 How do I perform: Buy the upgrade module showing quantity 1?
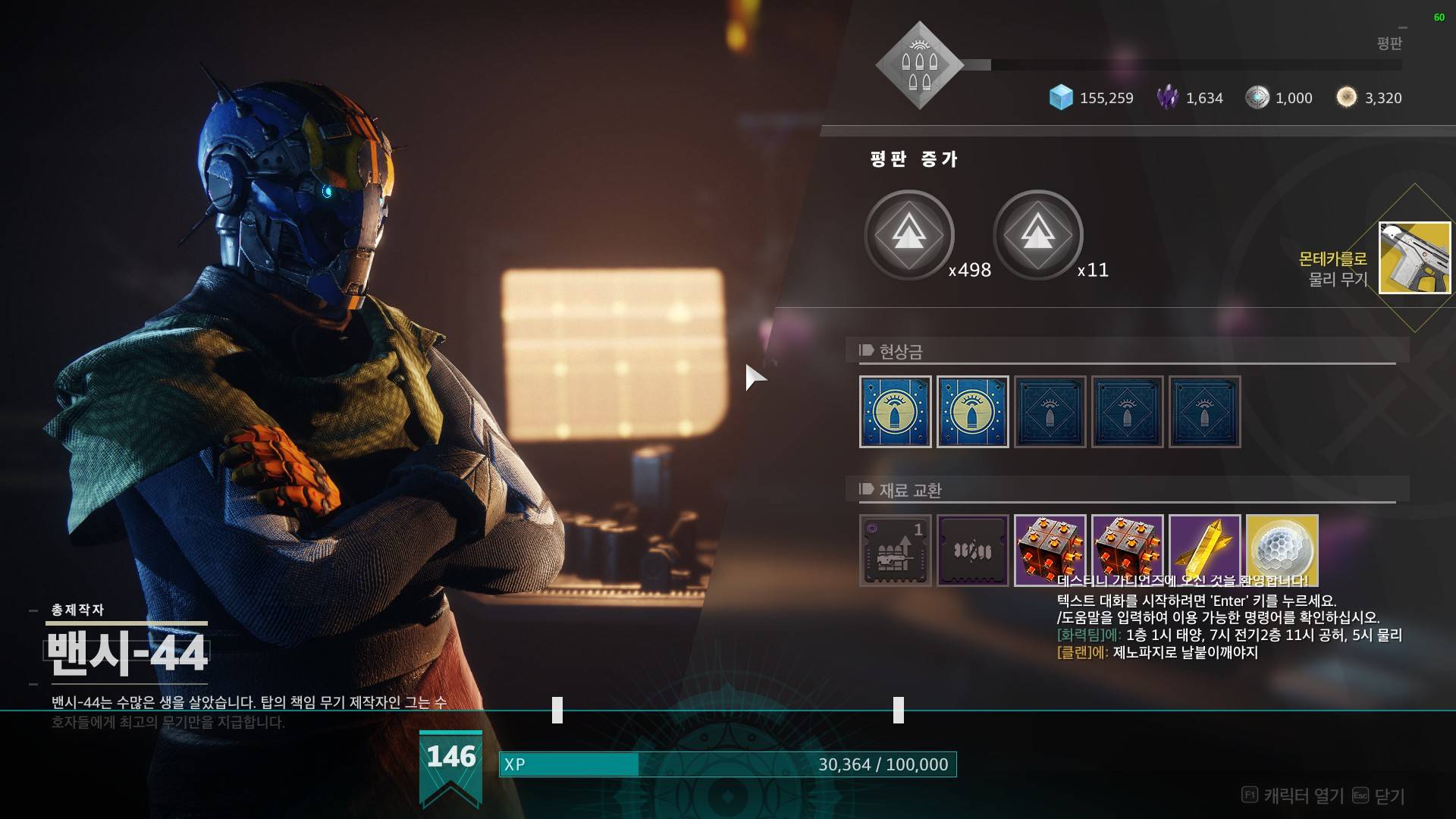click(895, 551)
